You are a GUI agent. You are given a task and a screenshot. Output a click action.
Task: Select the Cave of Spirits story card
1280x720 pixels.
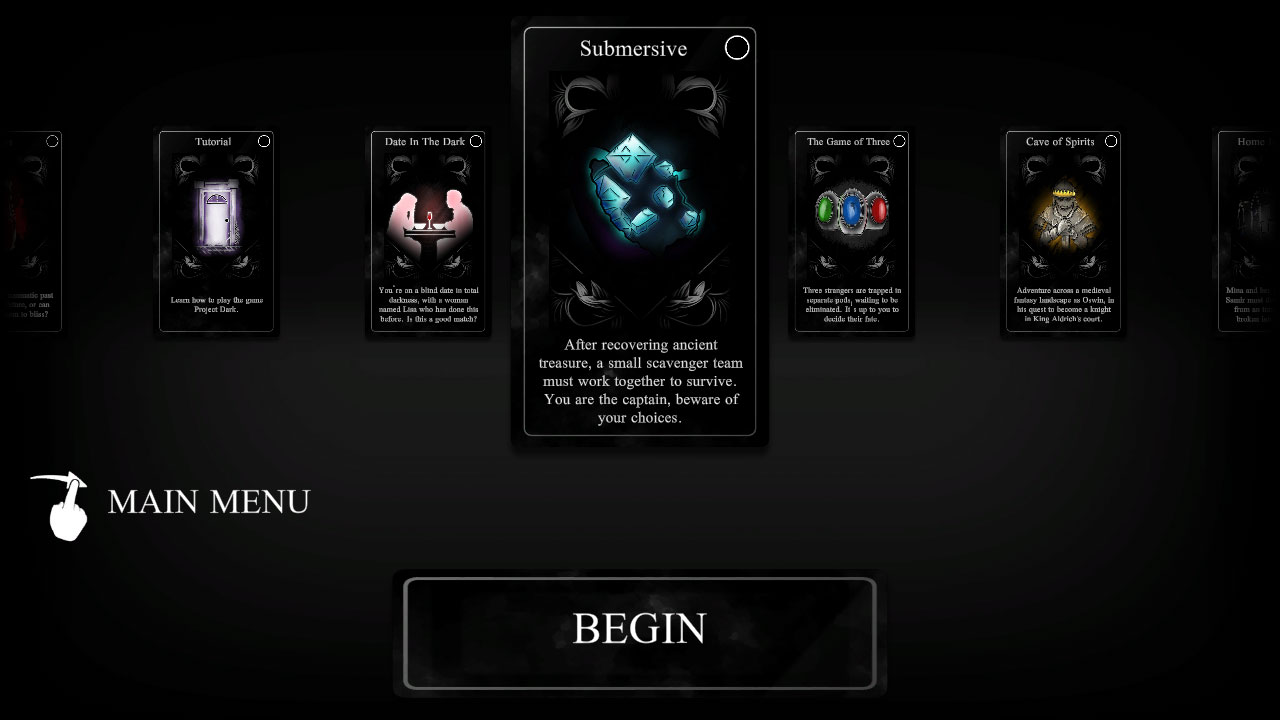(1063, 230)
